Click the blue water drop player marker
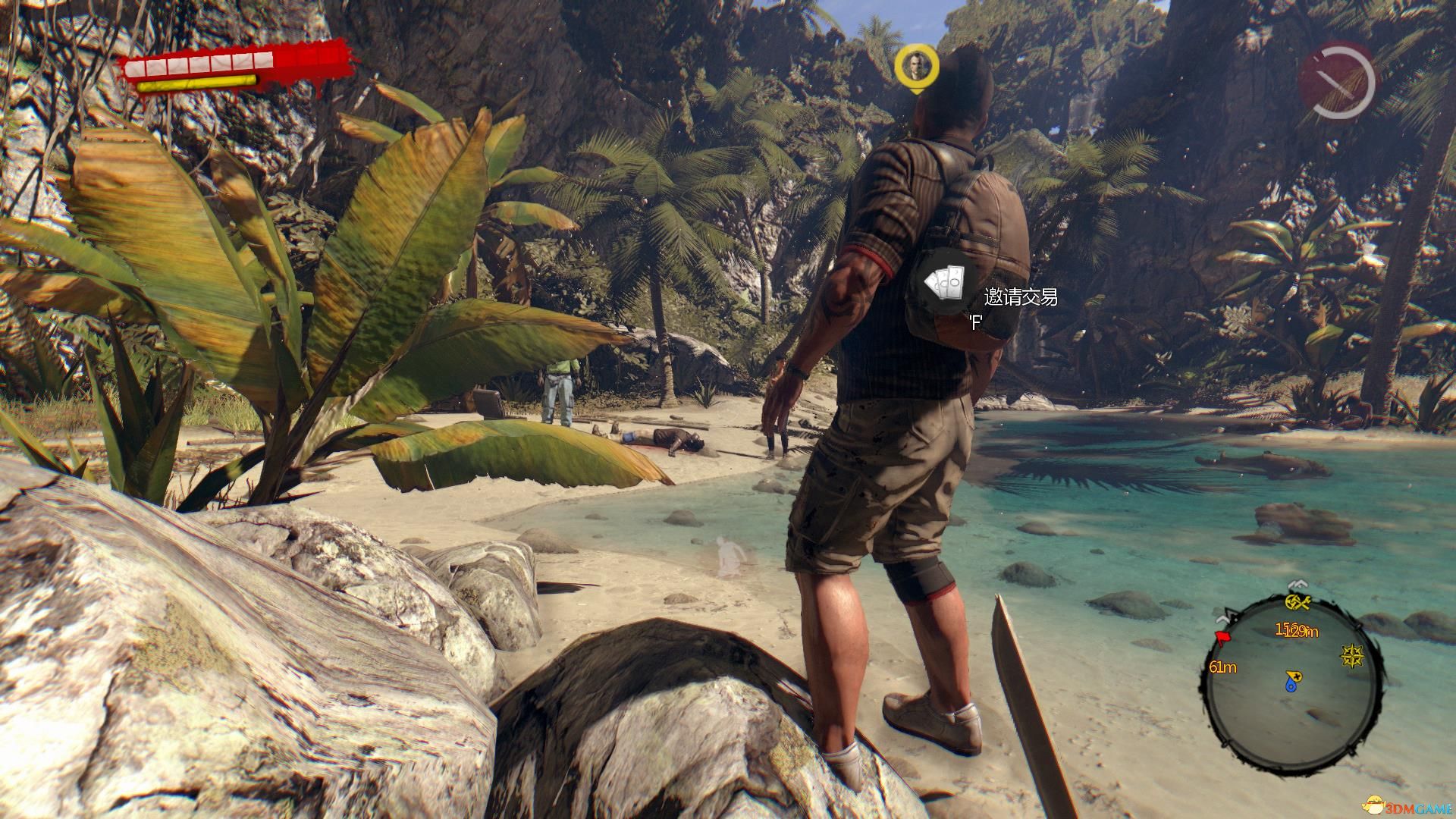Screen dimensions: 1456x819 point(1291,686)
